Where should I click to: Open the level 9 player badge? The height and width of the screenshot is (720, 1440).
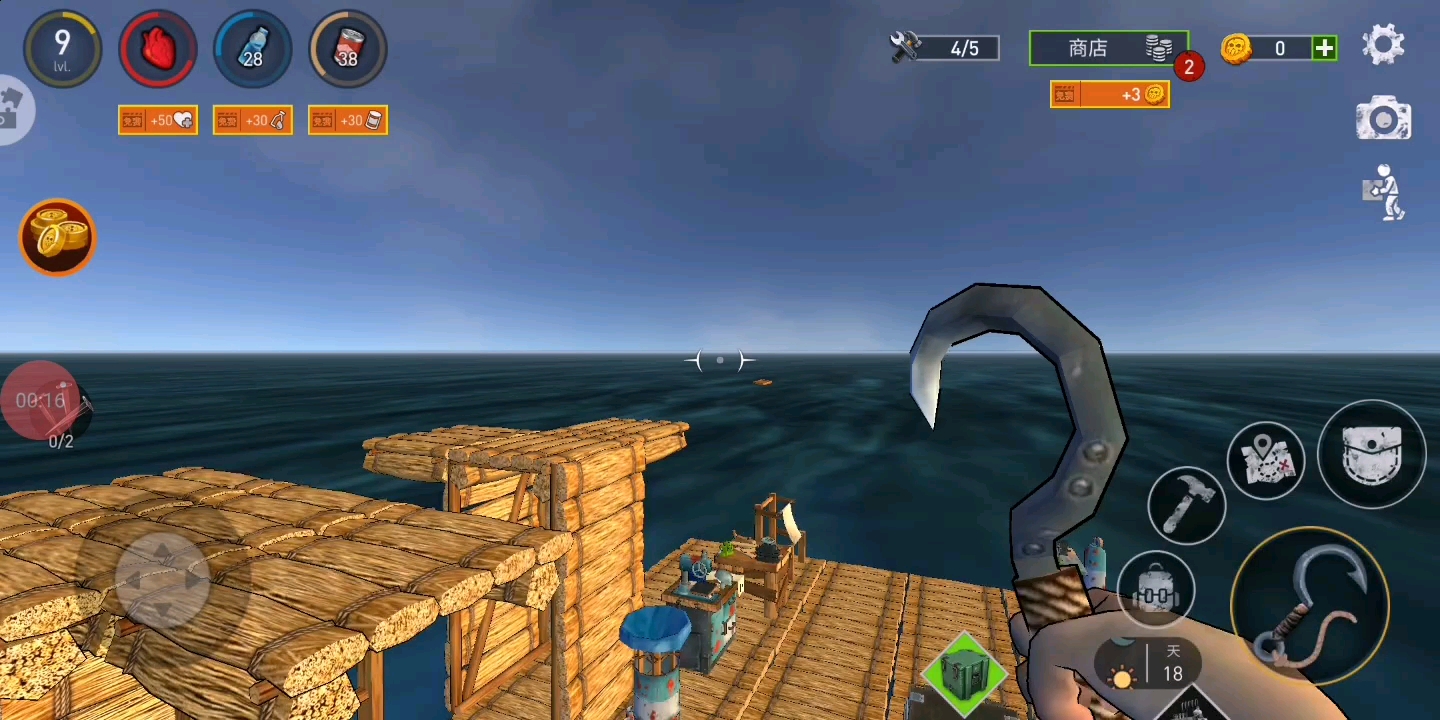tap(62, 48)
